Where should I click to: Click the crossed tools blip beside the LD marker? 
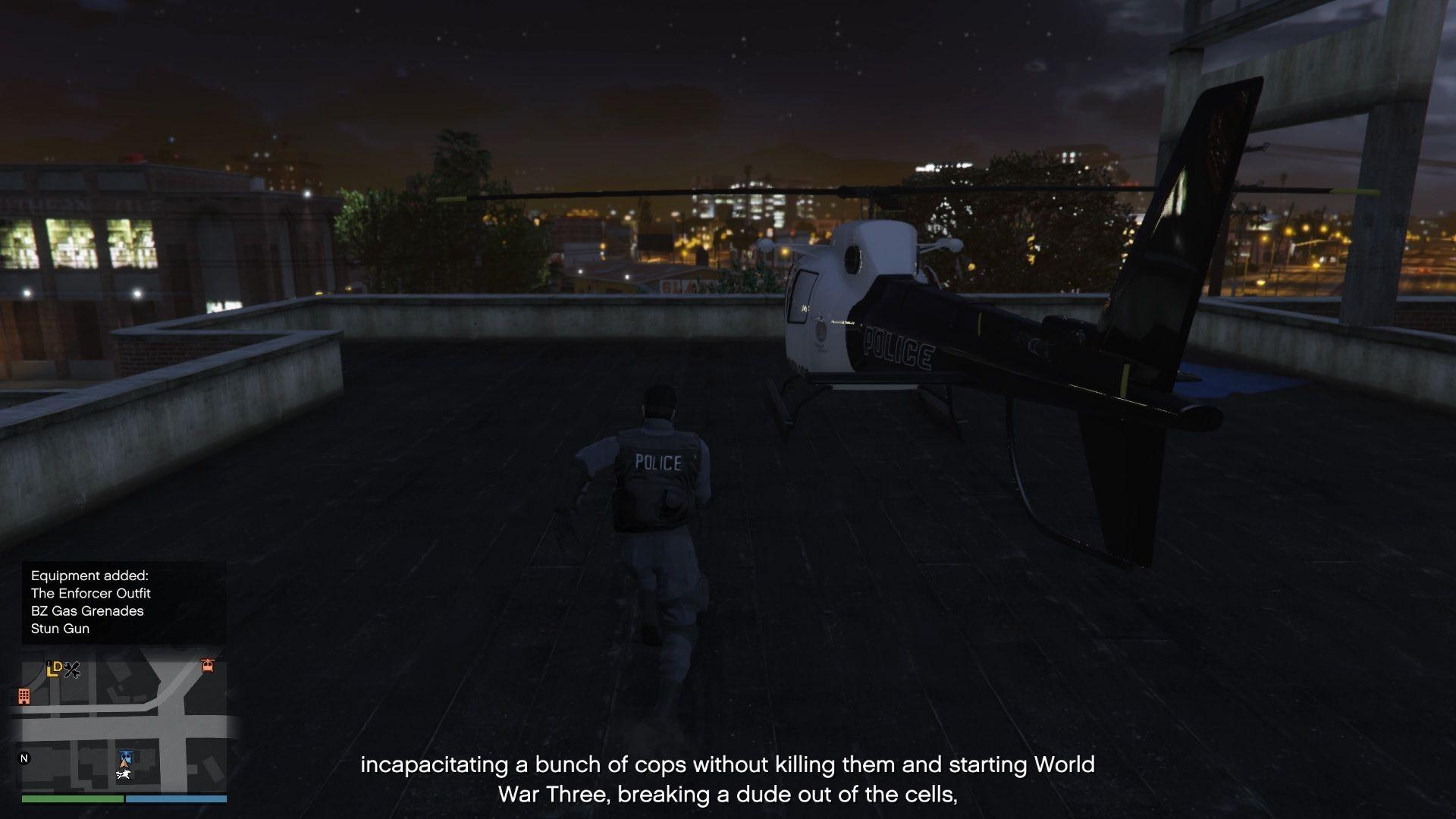pos(72,670)
